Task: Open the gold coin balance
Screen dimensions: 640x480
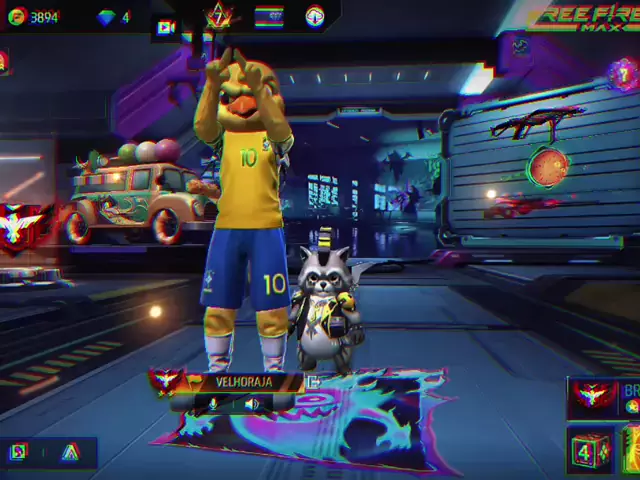Action: 32,17
